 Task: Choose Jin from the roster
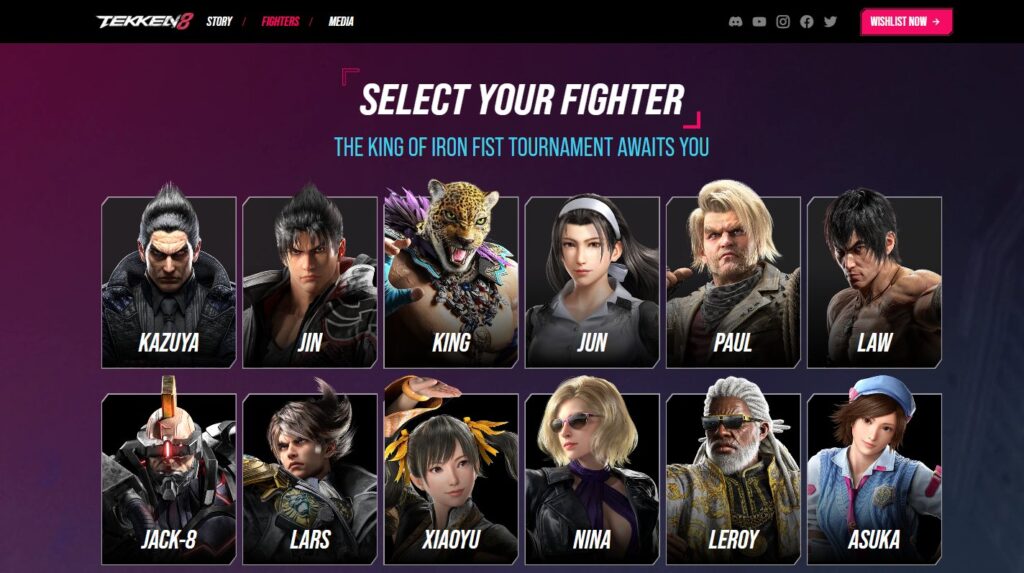310,282
